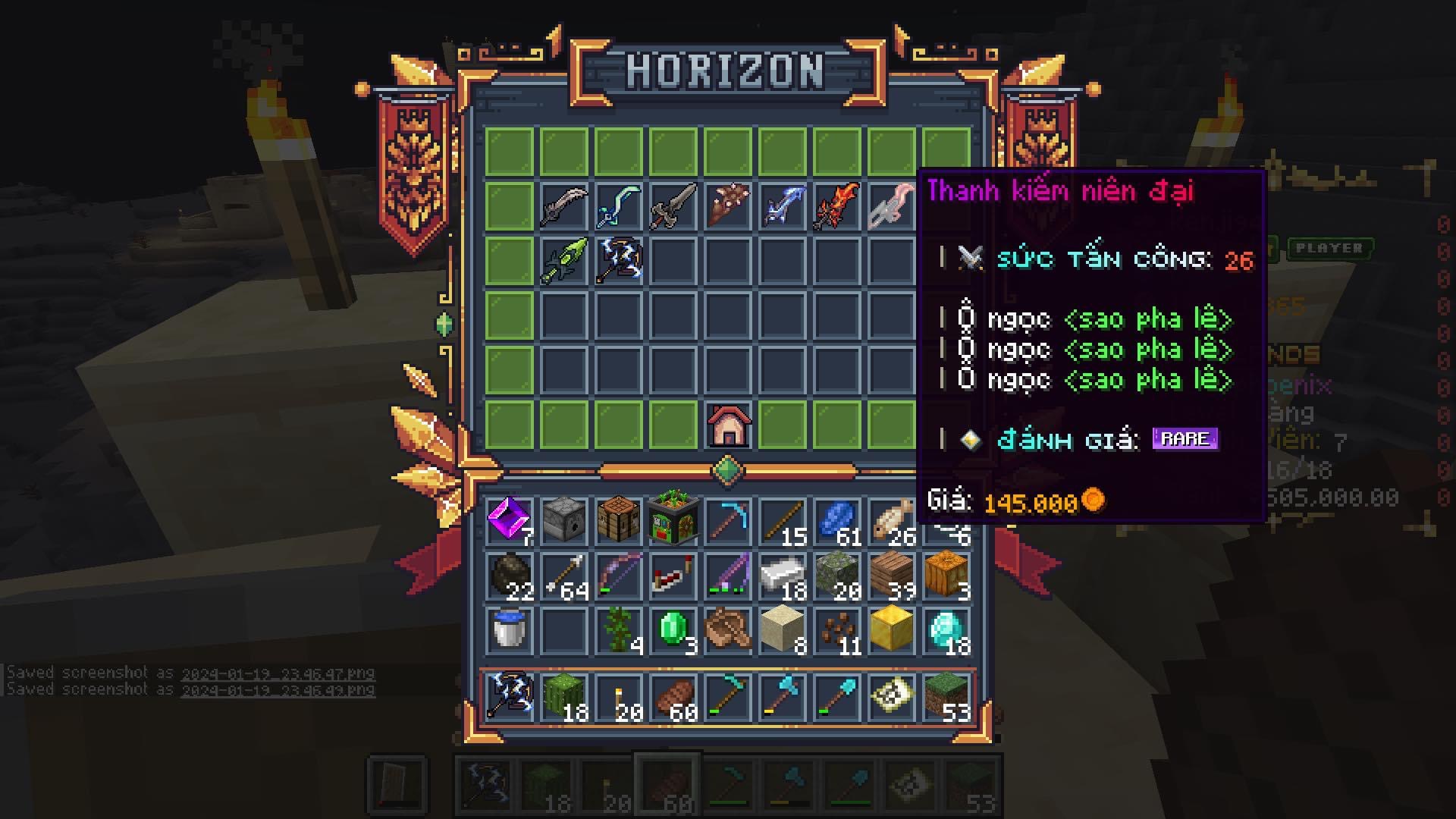Pick the wooden planks stack of 39

(x=891, y=575)
